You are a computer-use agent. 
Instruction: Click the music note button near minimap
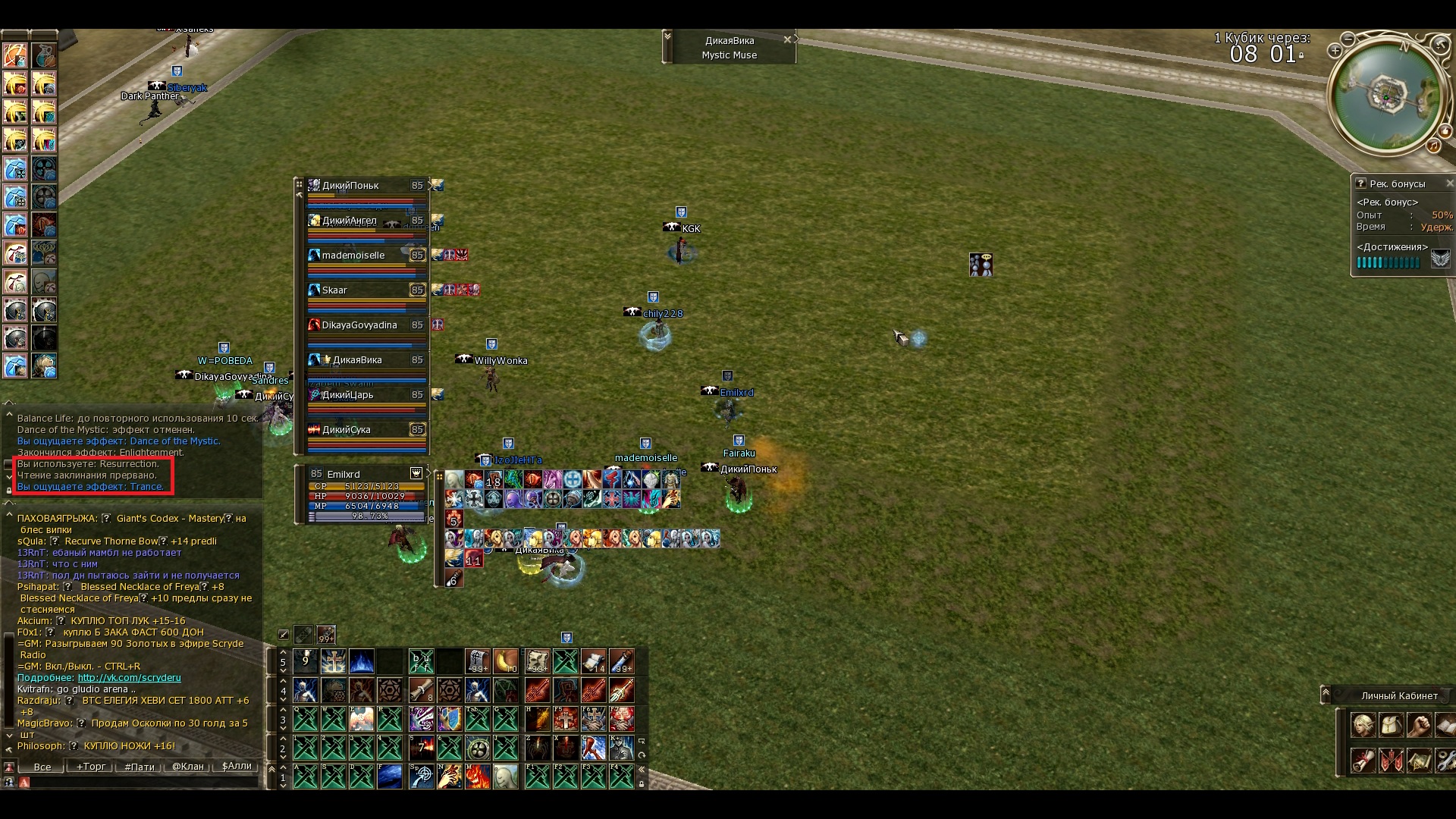click(1433, 145)
